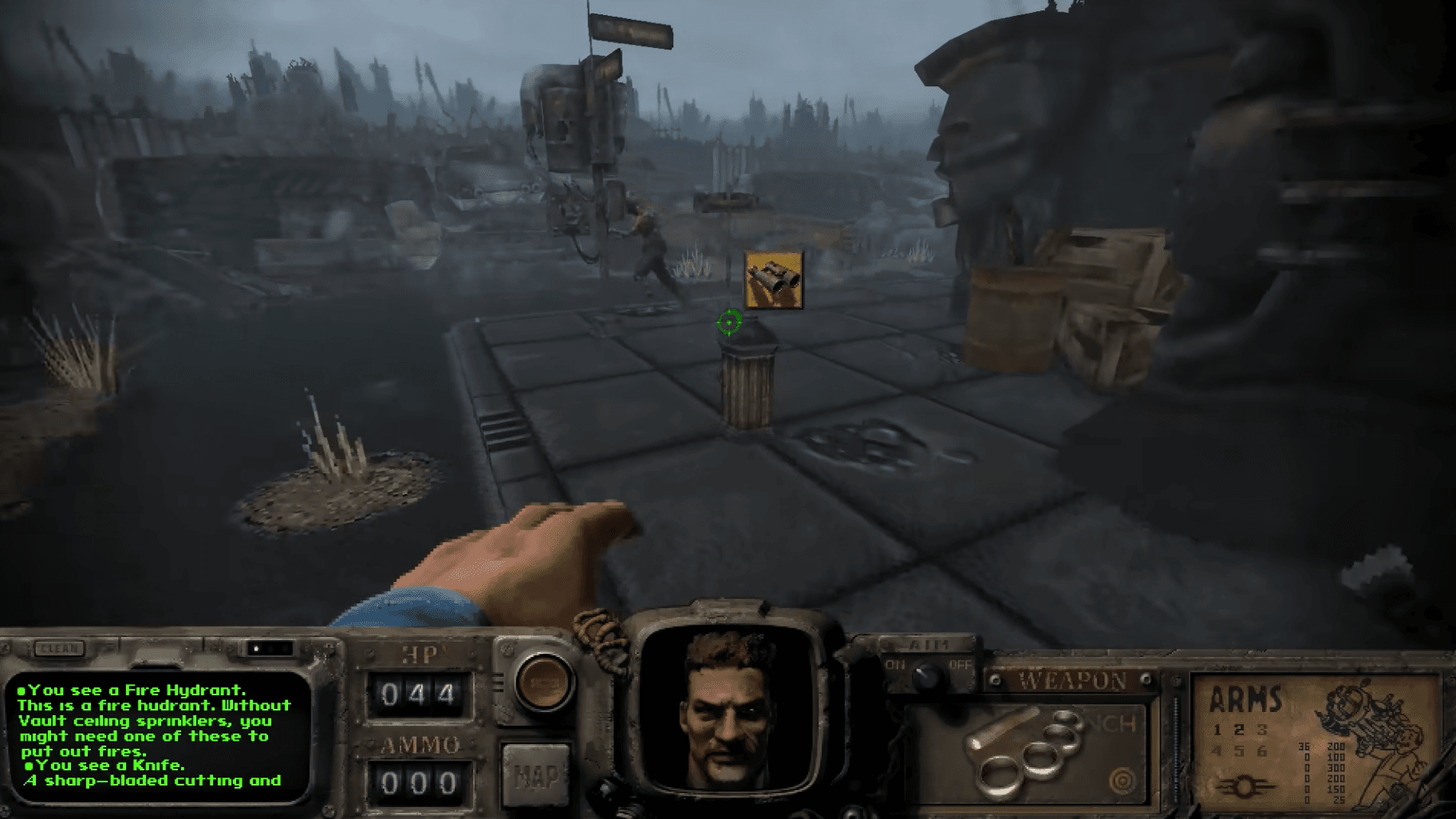
Task: Flip the AIM knob to ON
Action: click(x=895, y=664)
